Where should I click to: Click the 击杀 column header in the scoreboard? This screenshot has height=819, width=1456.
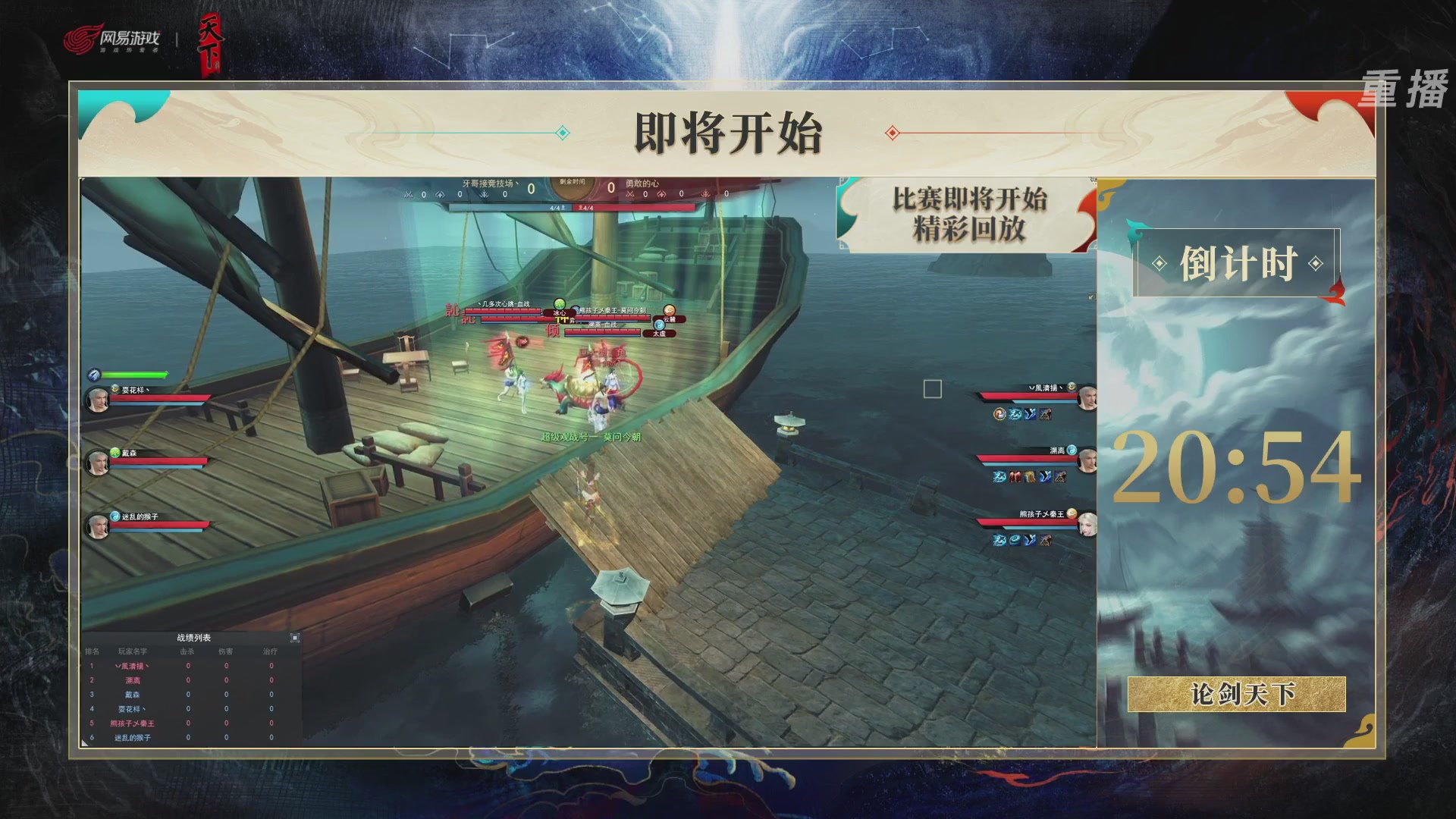click(187, 651)
